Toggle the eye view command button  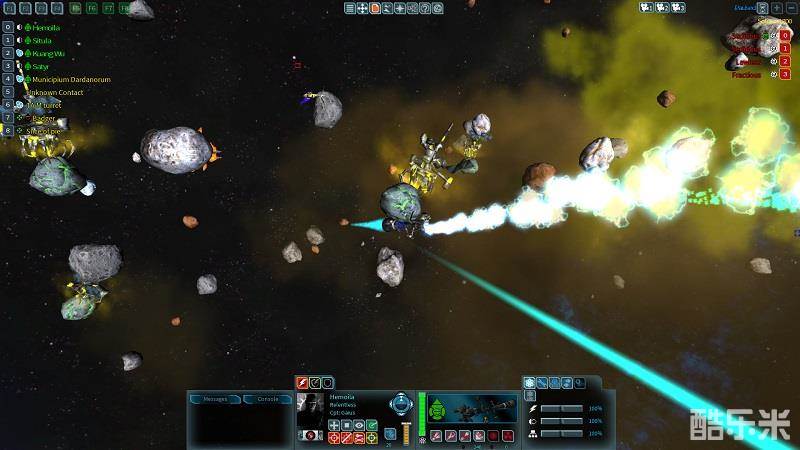(x=359, y=425)
